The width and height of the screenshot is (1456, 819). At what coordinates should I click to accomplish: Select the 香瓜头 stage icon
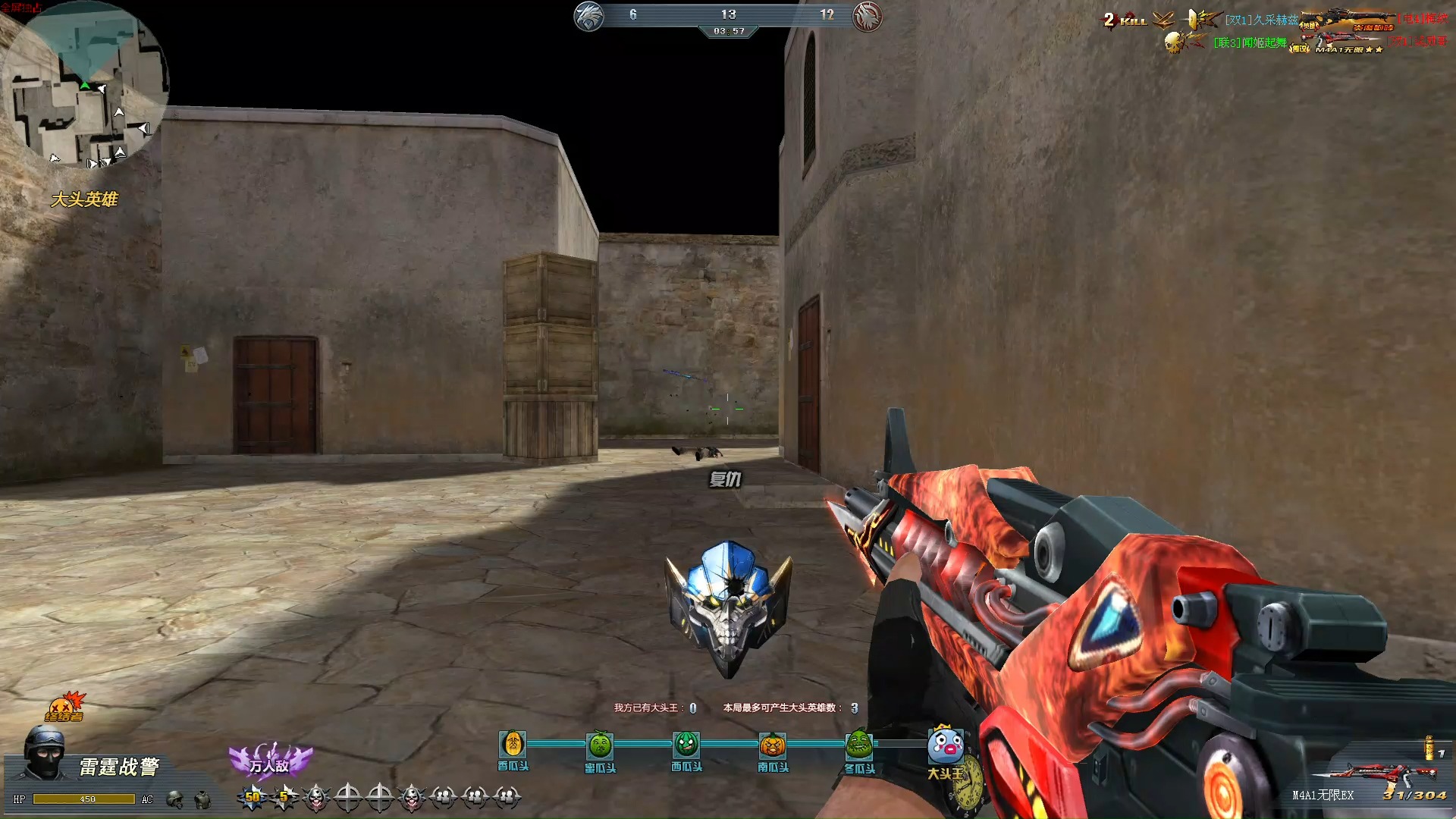coord(513,745)
